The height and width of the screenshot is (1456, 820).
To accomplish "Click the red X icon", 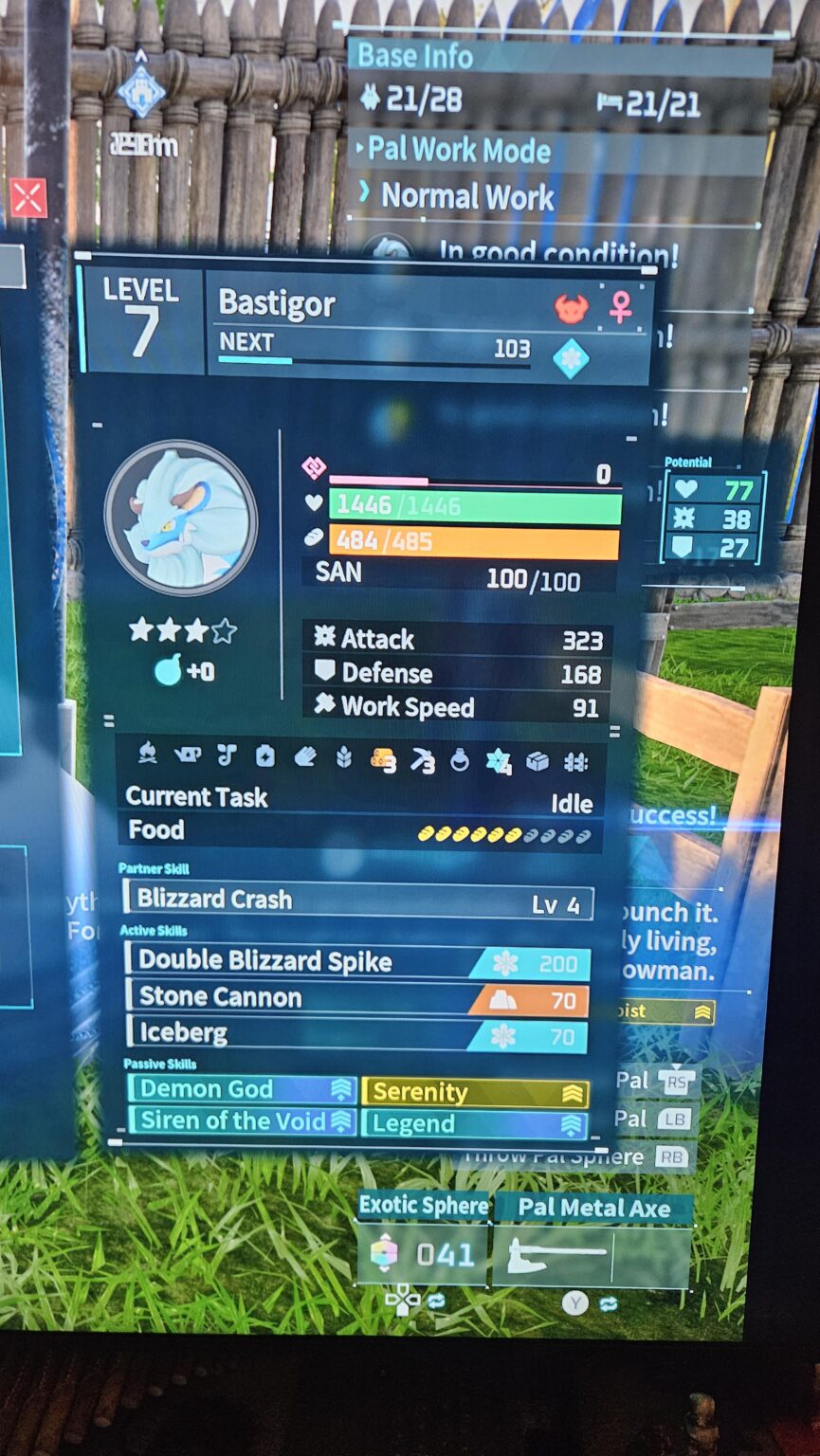I will coord(27,199).
